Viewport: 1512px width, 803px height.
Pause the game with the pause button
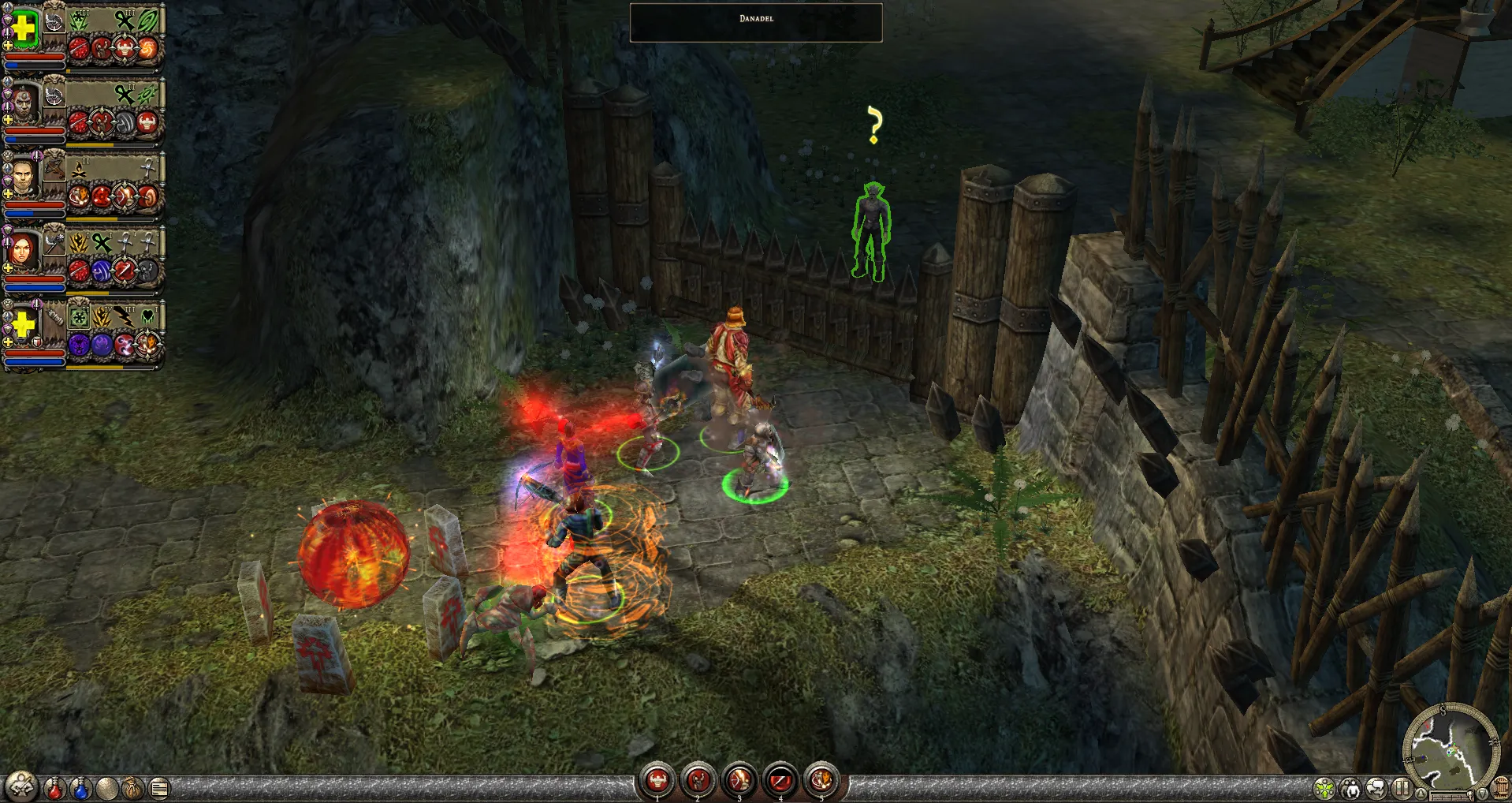[1401, 788]
